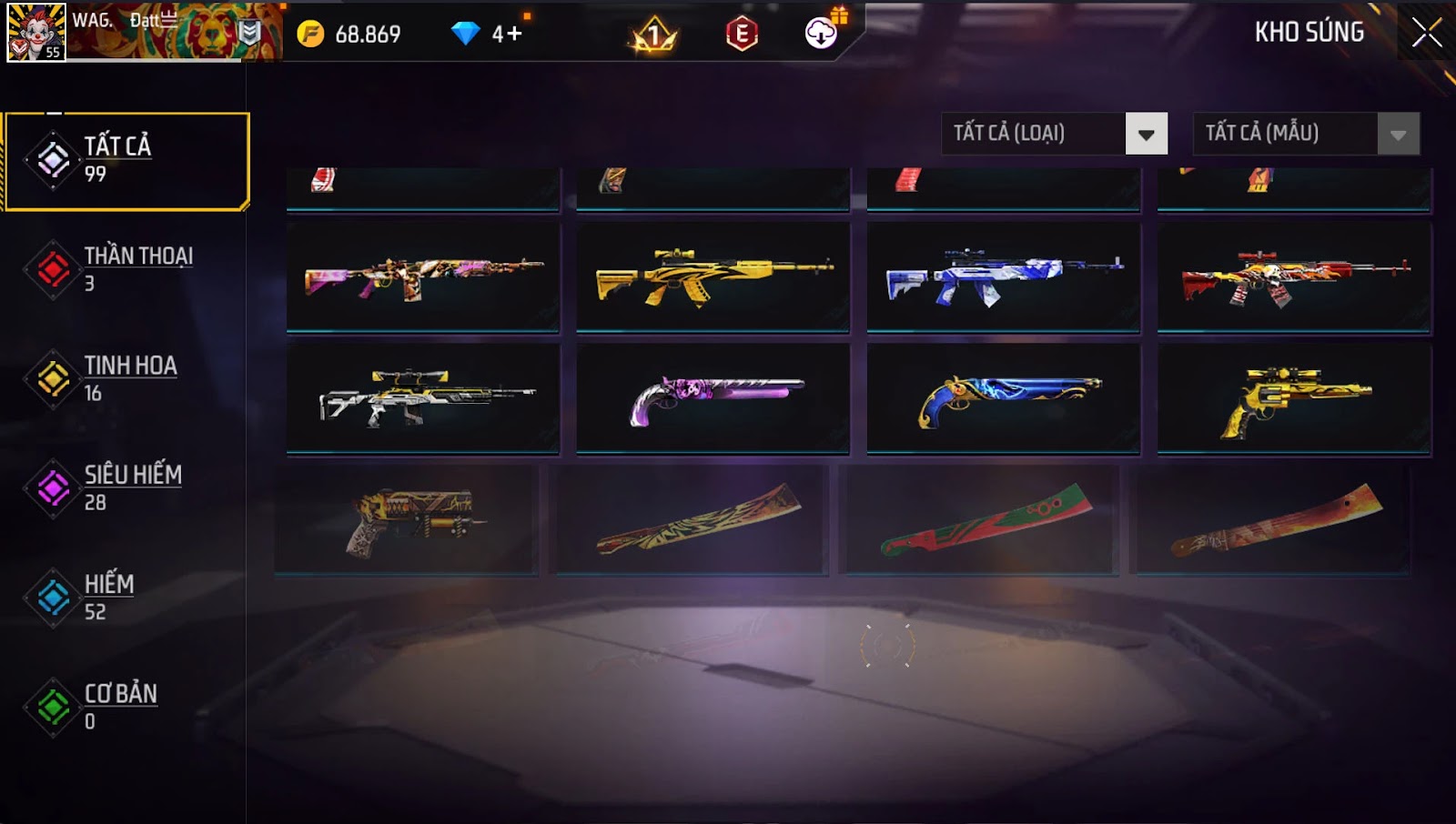Expand the Tất Cả (Mẫu) dropdown
This screenshot has width=1456, height=824.
(1398, 135)
